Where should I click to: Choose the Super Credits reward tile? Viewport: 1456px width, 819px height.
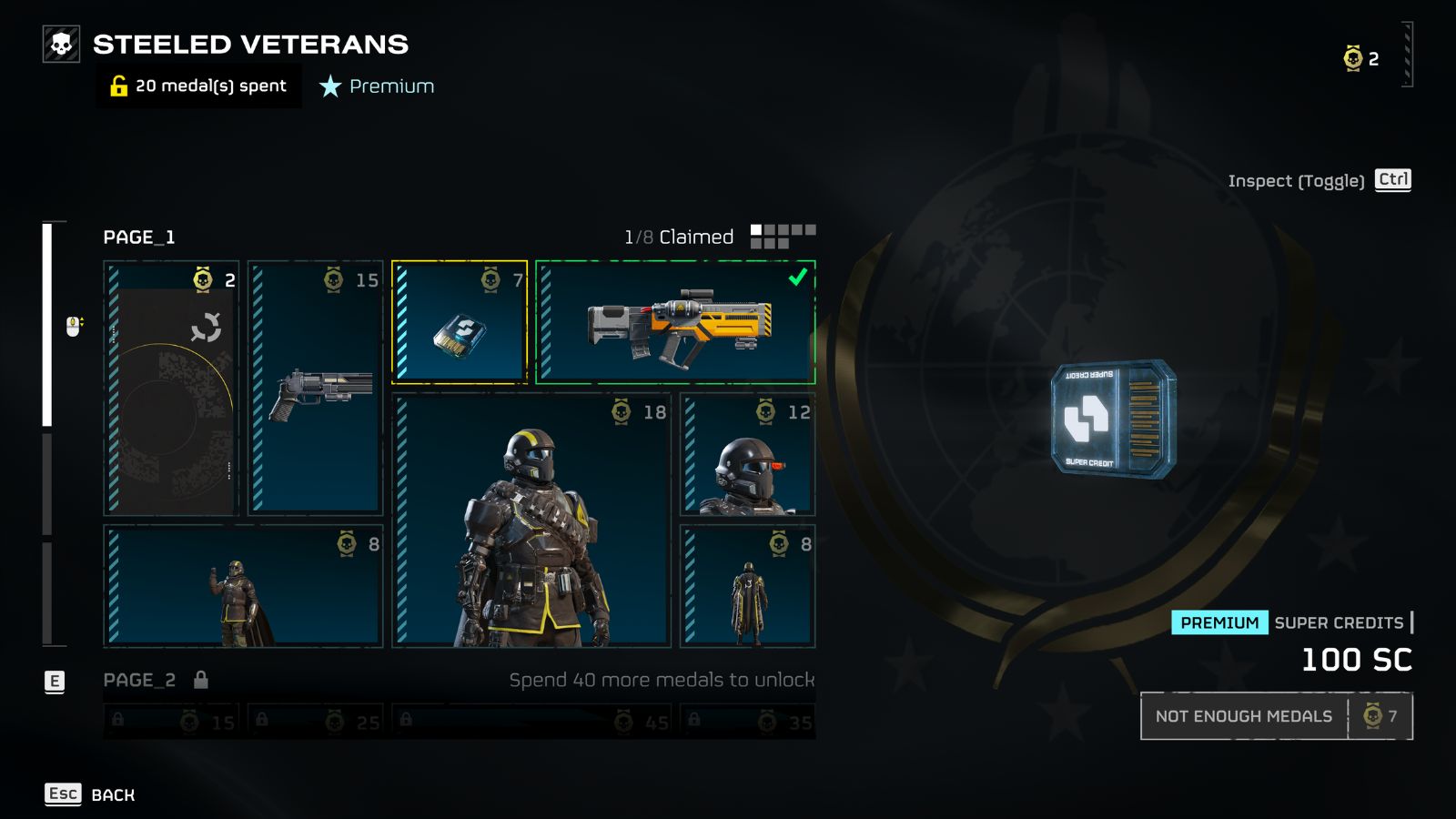(x=460, y=322)
